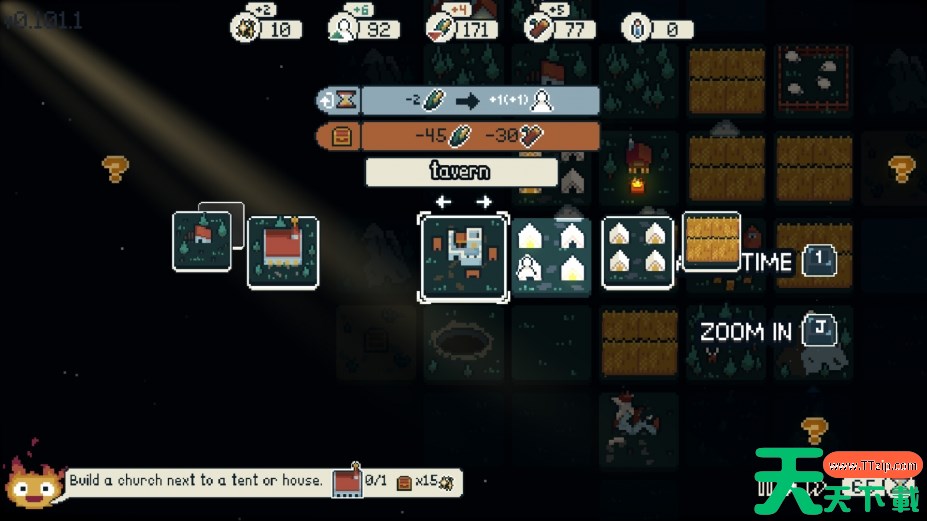
Task: Click the right arrow above the tavern card
Action: coord(485,202)
